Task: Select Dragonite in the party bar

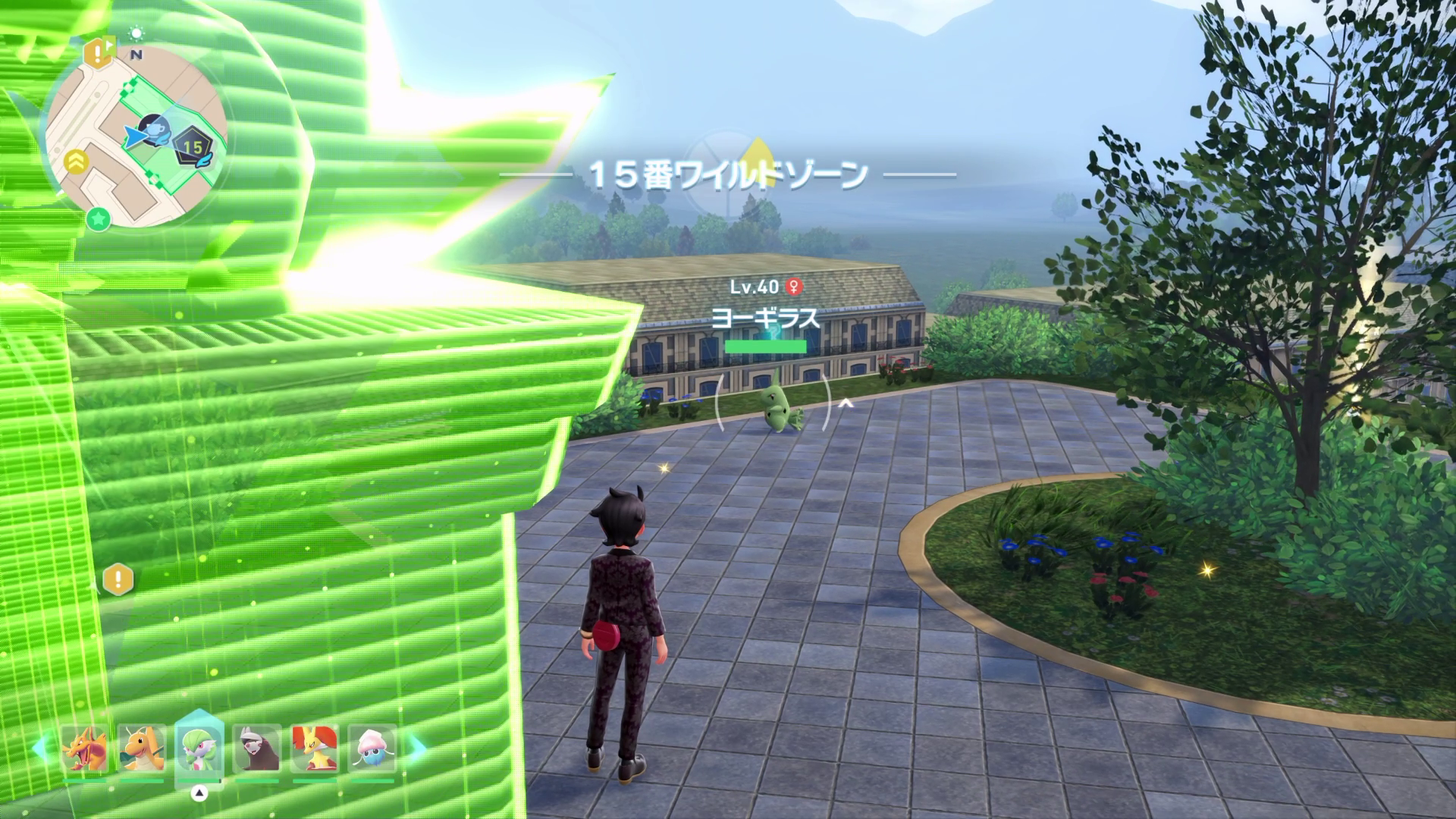Action: (142, 751)
